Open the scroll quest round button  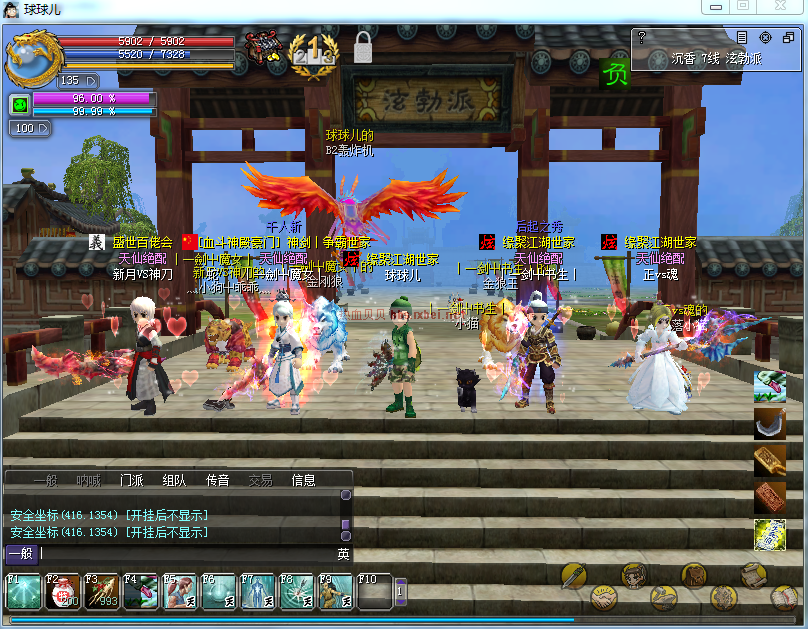[x=753, y=574]
